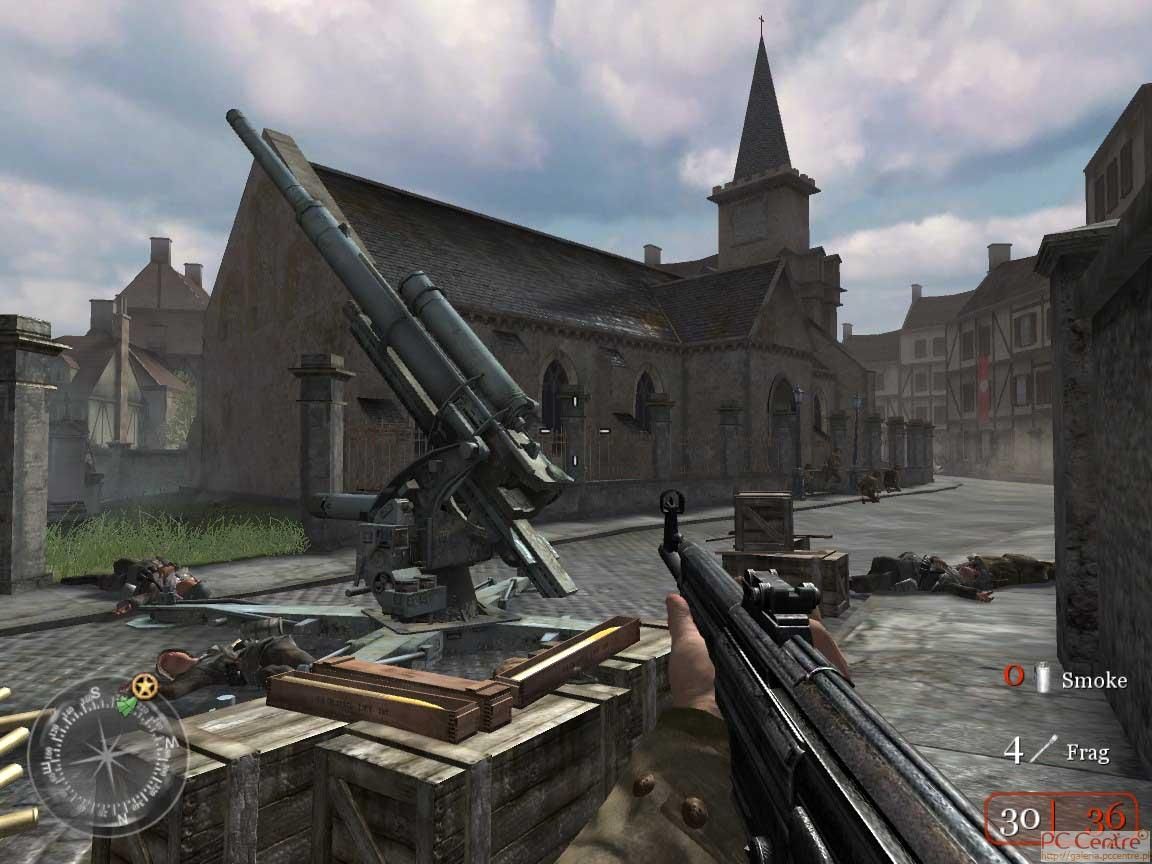This screenshot has height=864, width=1152.
Task: Click the compass minimap
Action: click(107, 756)
